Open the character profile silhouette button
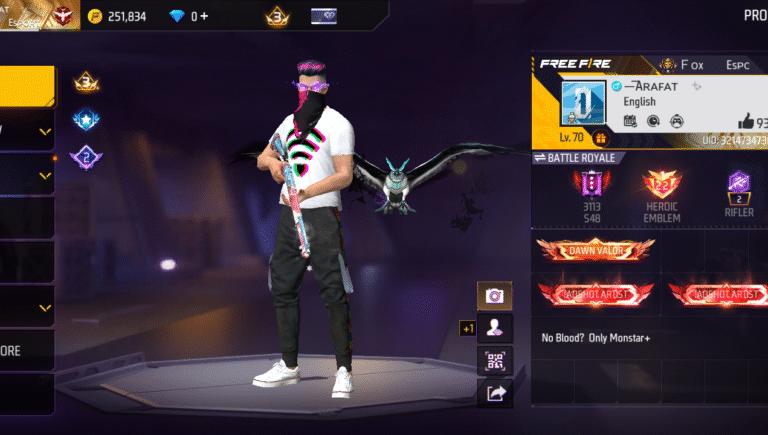The width and height of the screenshot is (768, 435). pos(494,327)
